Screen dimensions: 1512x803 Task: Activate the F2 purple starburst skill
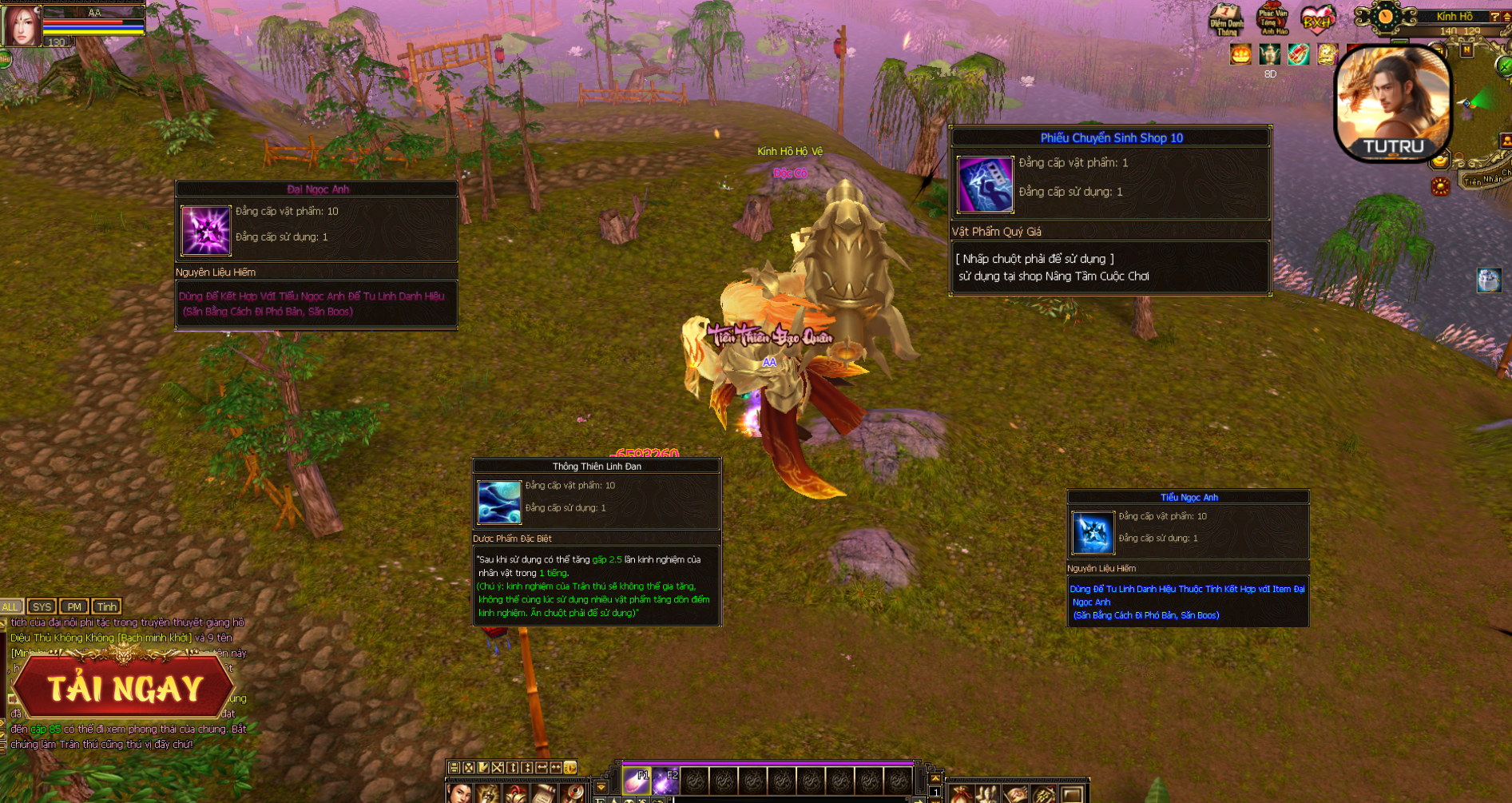point(665,780)
